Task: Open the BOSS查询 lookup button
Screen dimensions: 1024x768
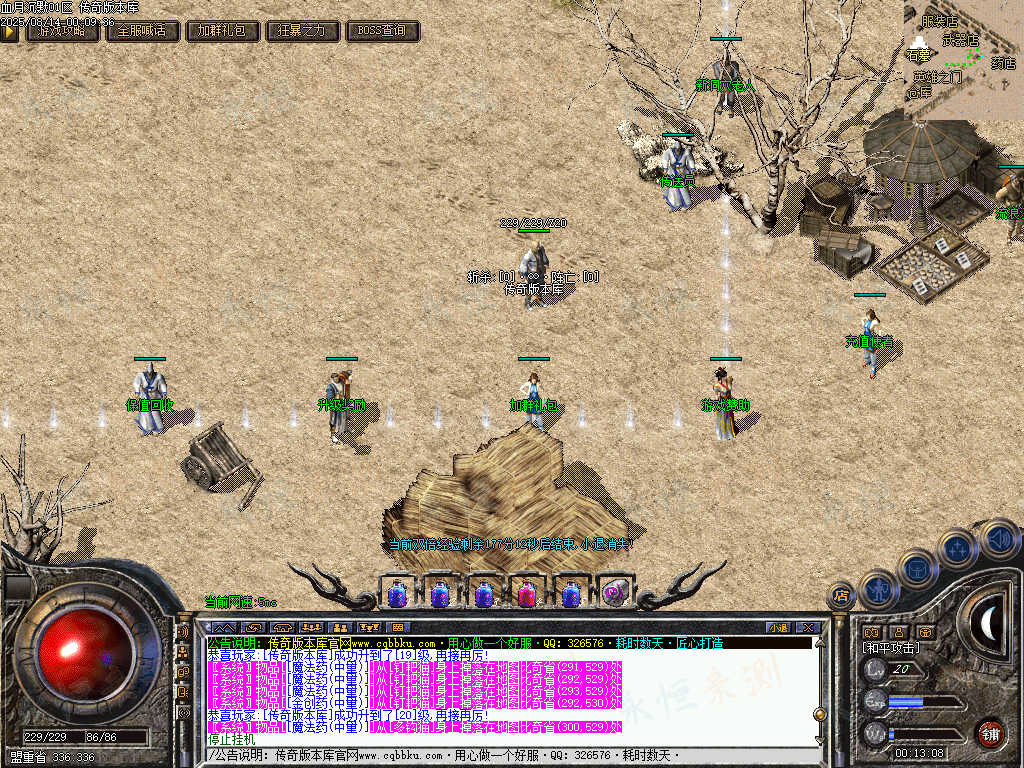Action: pos(382,31)
